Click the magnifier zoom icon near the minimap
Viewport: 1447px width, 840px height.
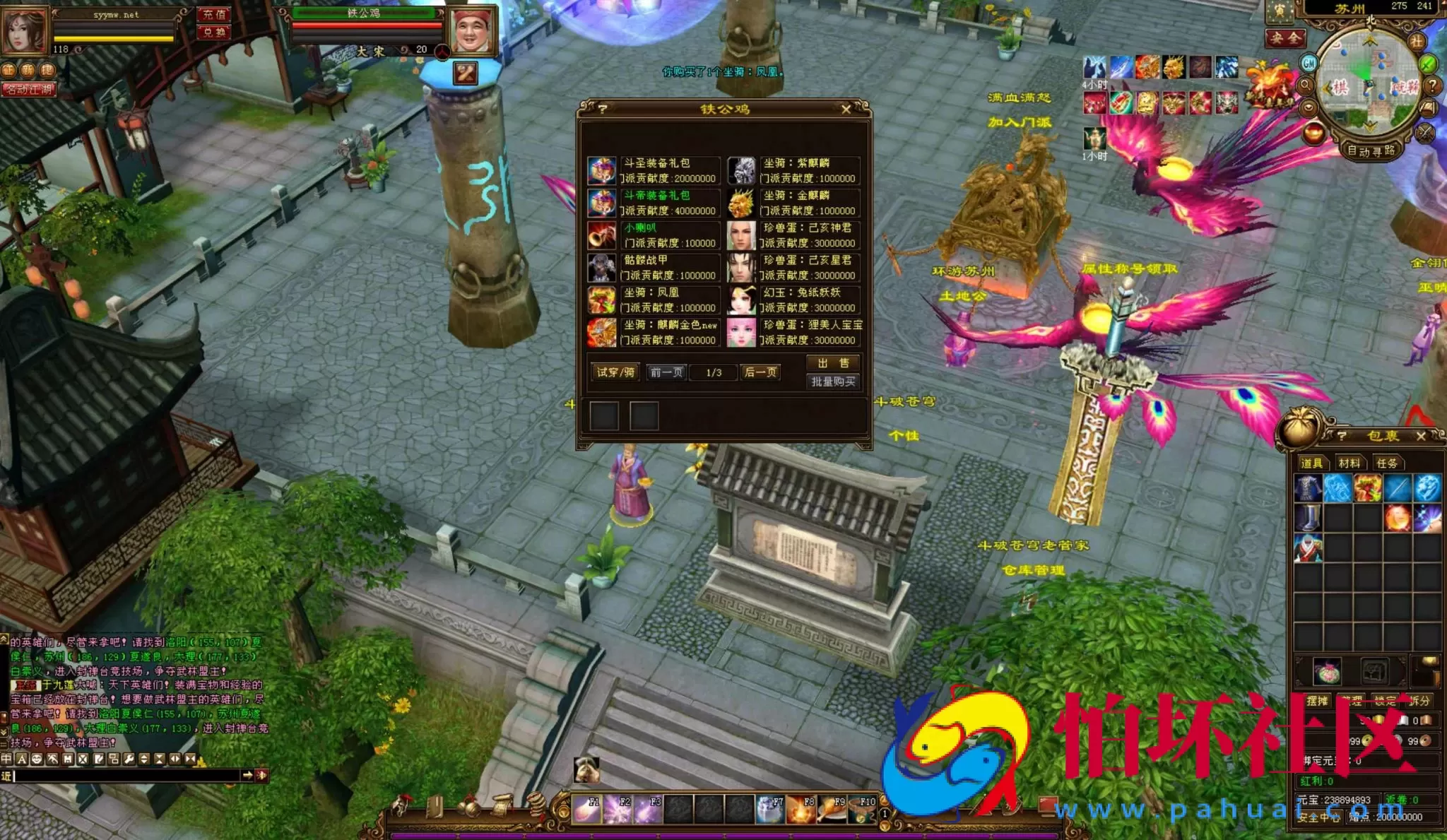pos(1304,85)
